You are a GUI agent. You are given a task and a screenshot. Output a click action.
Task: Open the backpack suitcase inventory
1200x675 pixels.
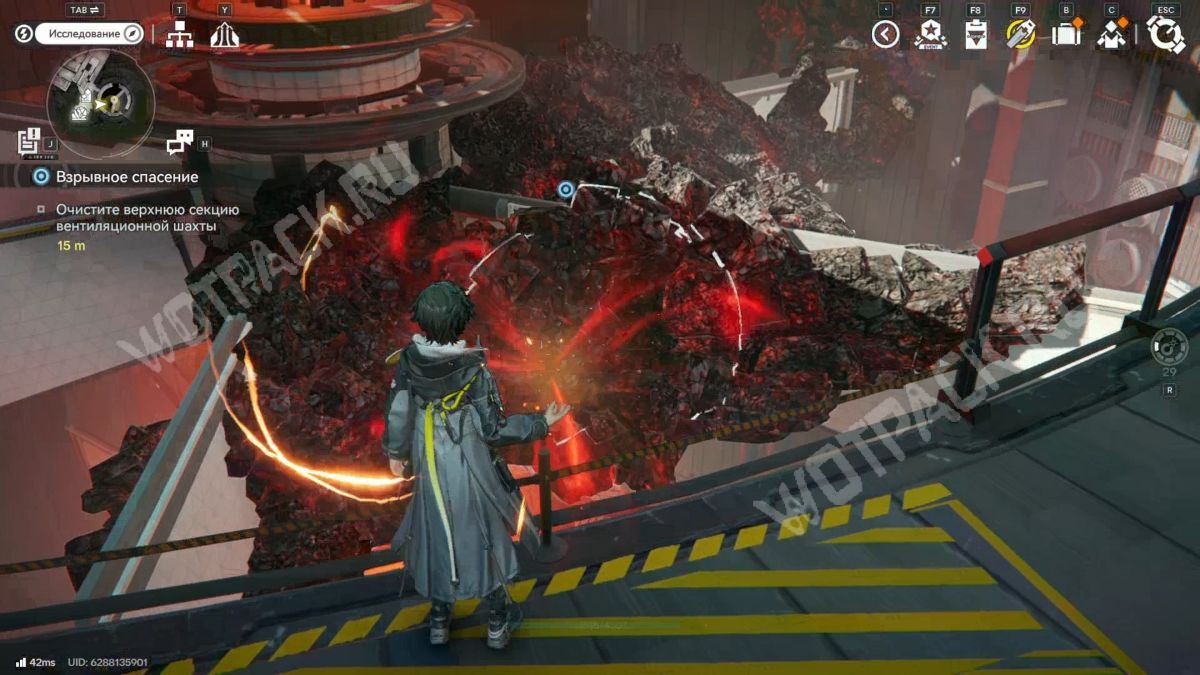(x=1066, y=35)
